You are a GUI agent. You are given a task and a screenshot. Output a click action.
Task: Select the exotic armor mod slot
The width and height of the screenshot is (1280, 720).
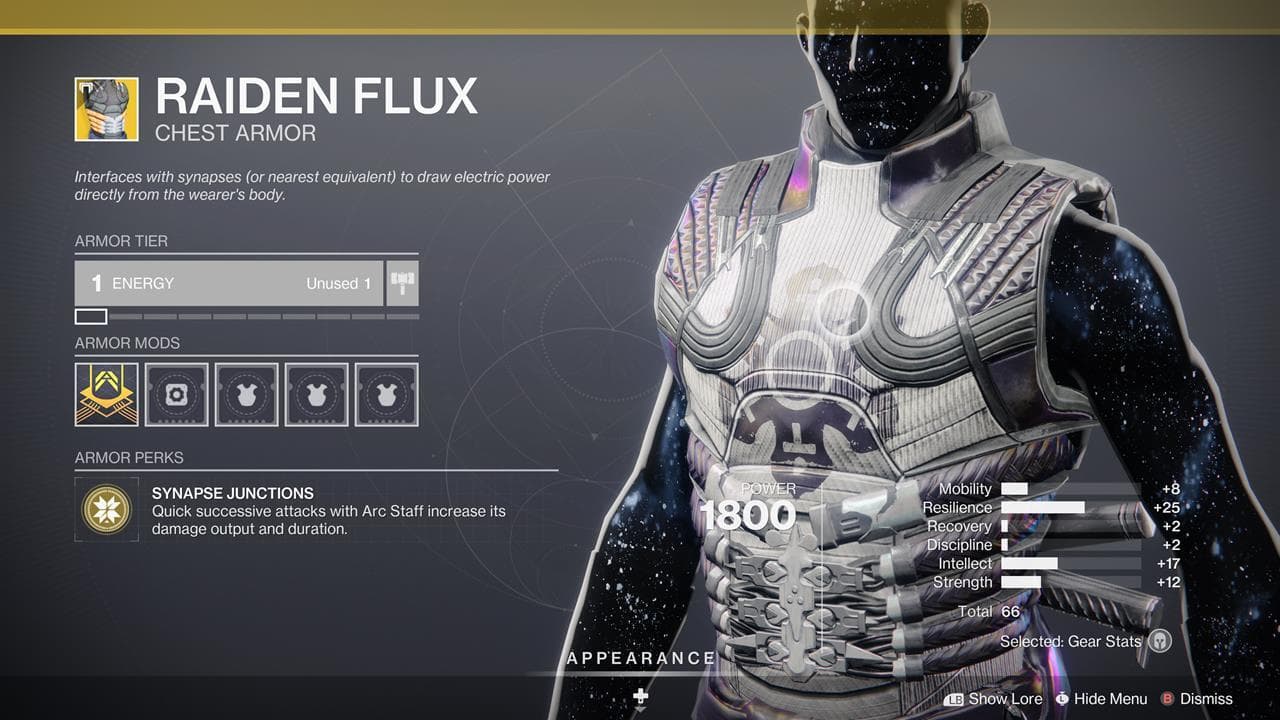click(x=106, y=394)
